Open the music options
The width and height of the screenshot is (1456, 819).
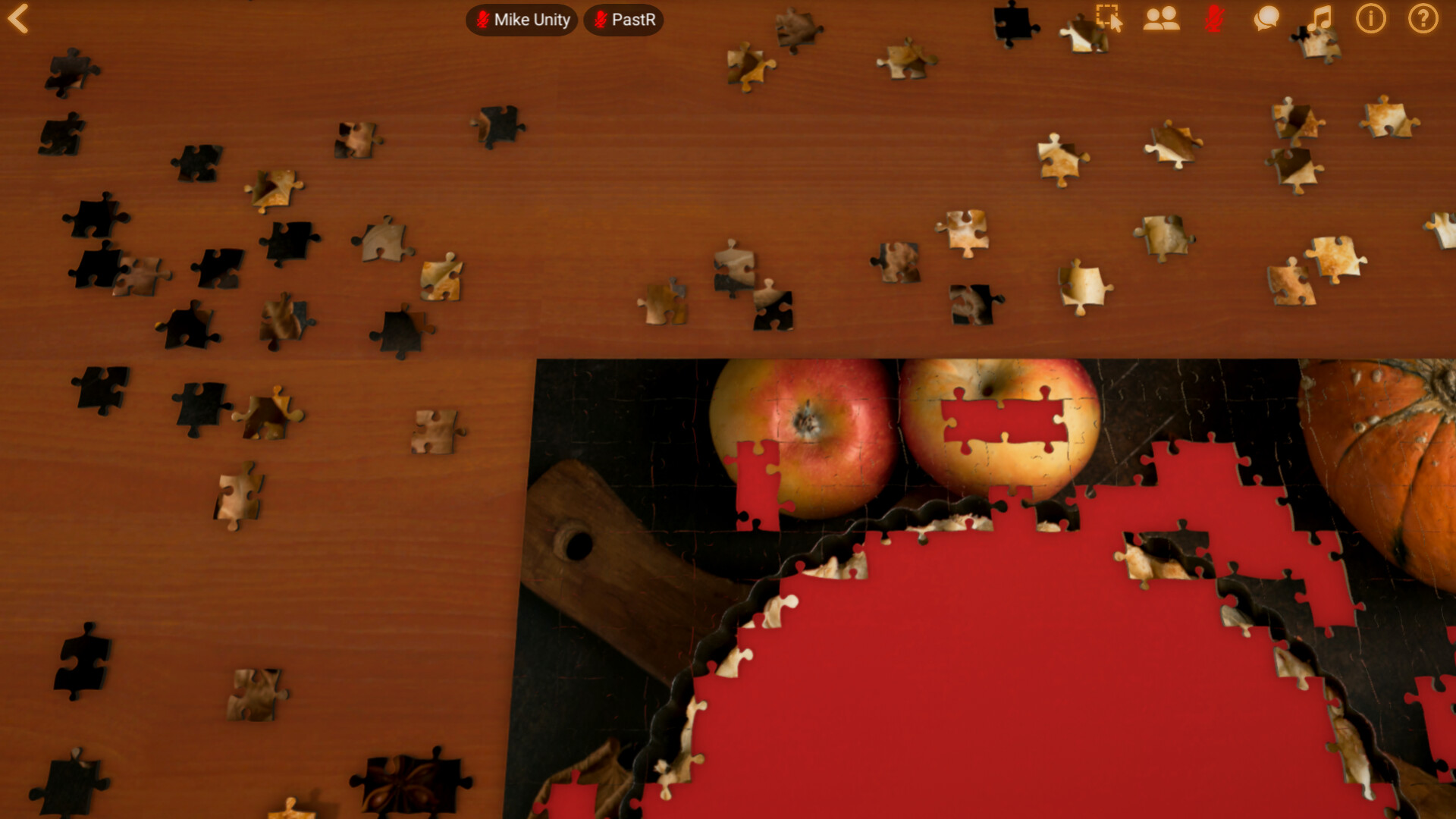pyautogui.click(x=1319, y=19)
